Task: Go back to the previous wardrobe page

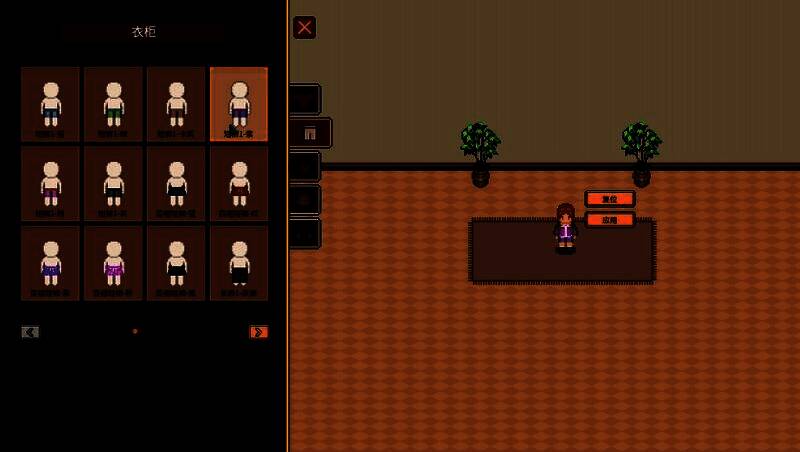Action: [x=30, y=332]
